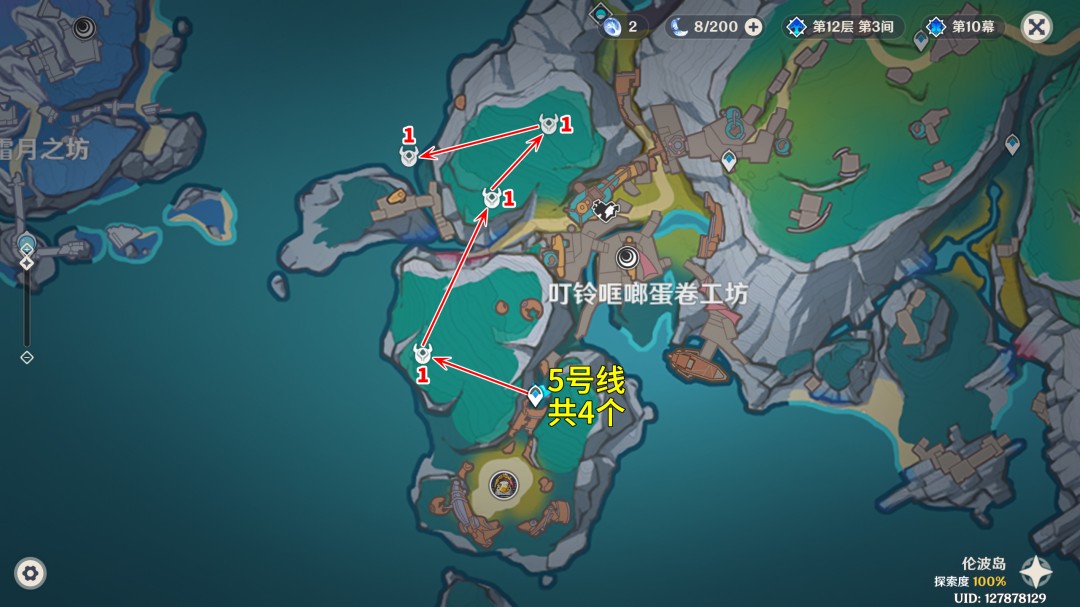Open the 伦波岛 region switcher star icon
1080x607 pixels.
(1035, 572)
